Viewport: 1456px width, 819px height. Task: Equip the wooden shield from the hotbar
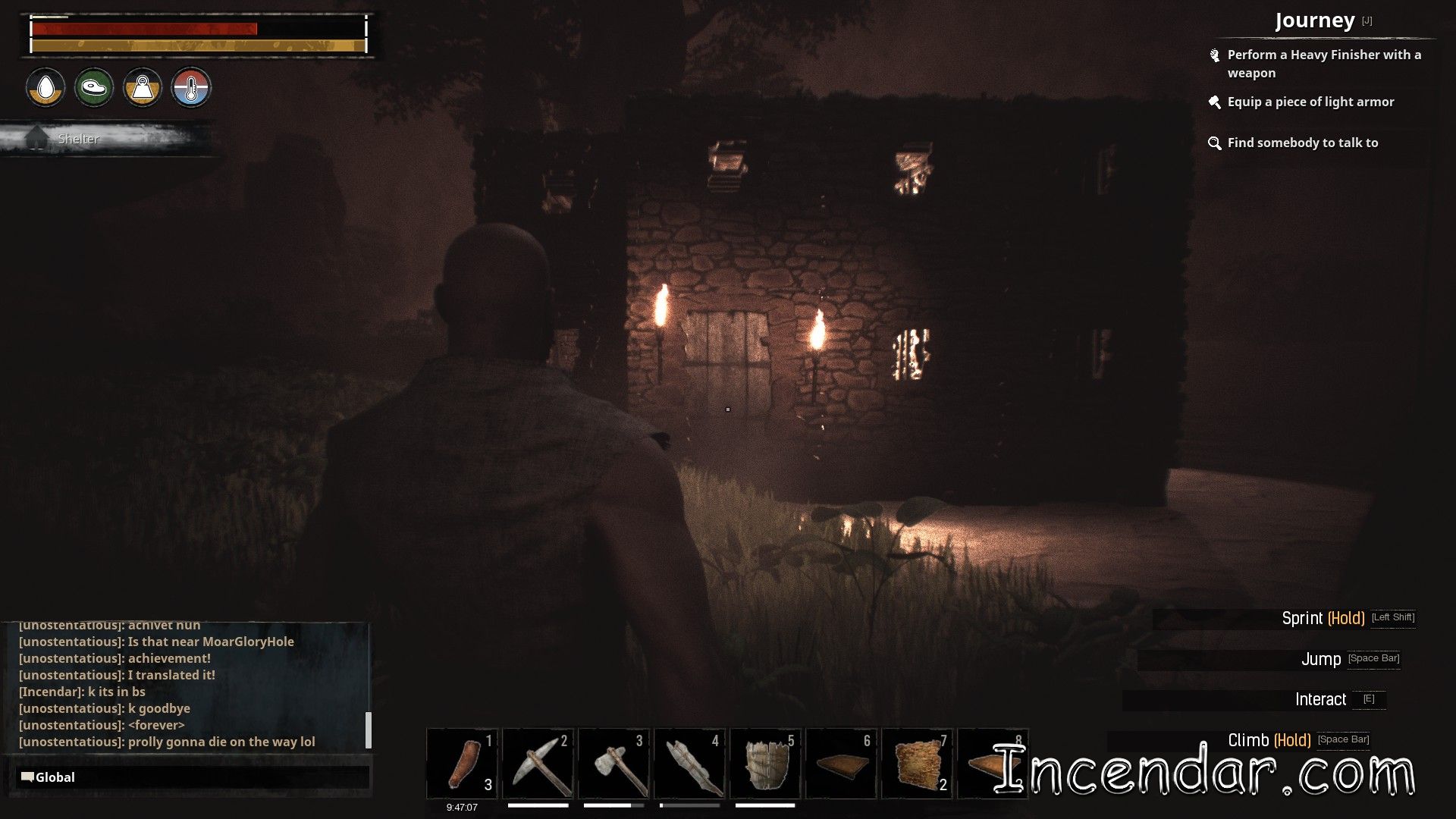tap(766, 763)
